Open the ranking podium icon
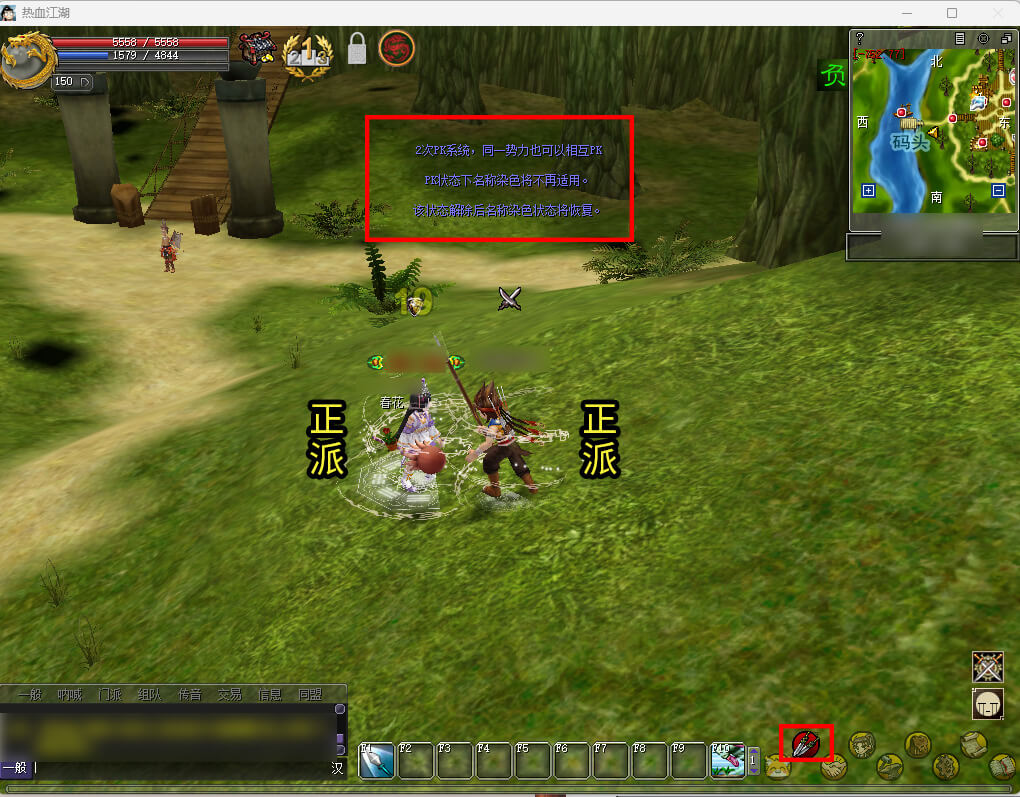 point(307,50)
